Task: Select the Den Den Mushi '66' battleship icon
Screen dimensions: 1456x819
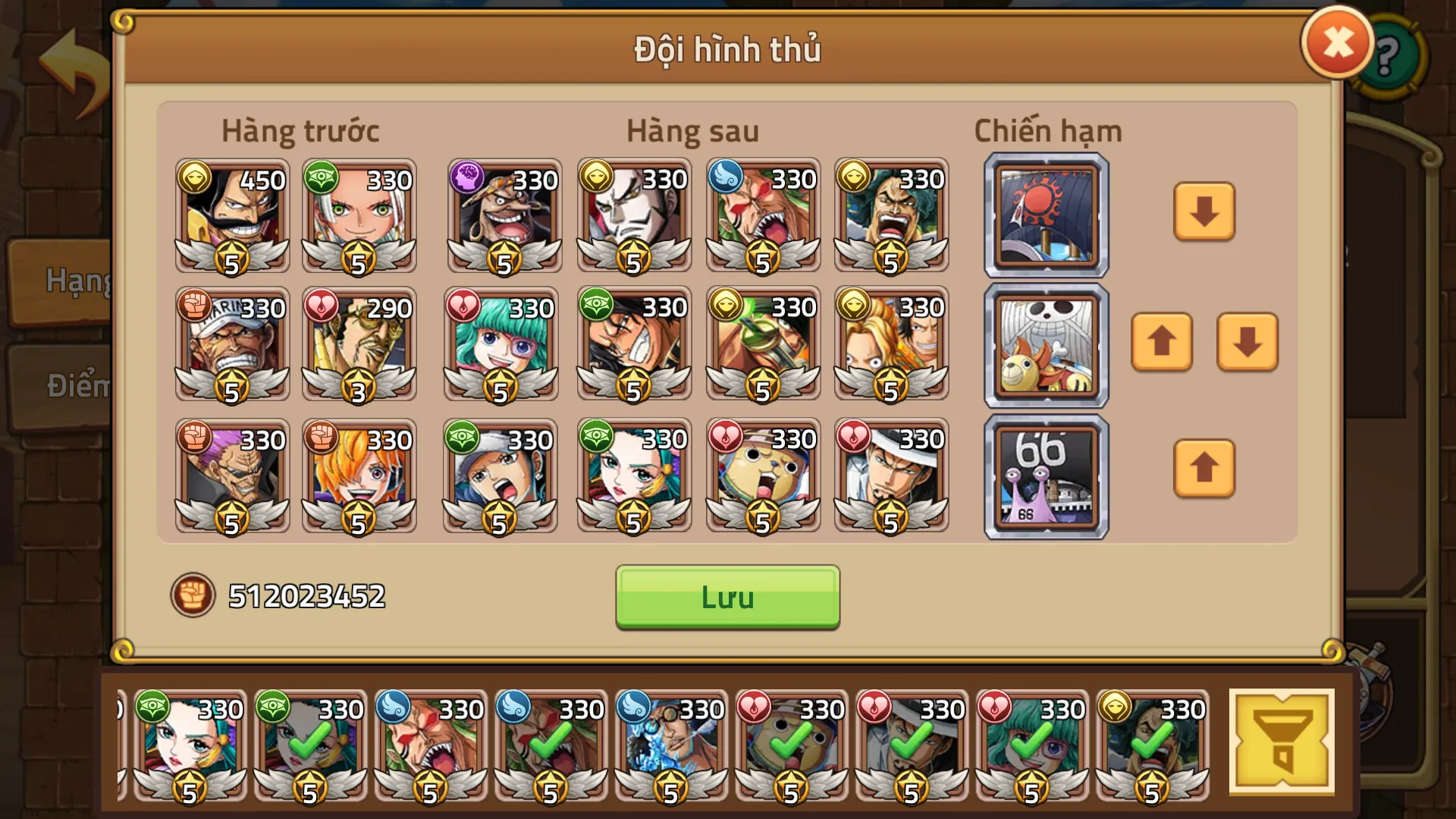Action: coord(1044,475)
